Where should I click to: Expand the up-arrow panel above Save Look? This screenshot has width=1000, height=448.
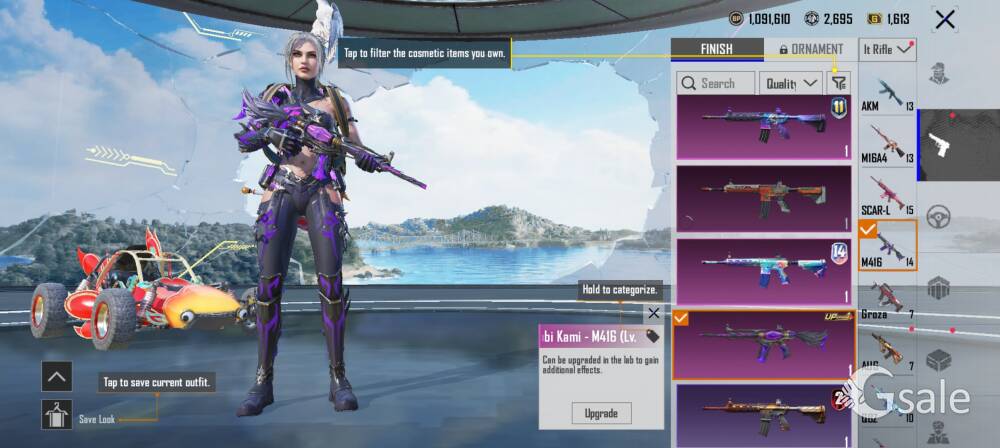(56, 376)
